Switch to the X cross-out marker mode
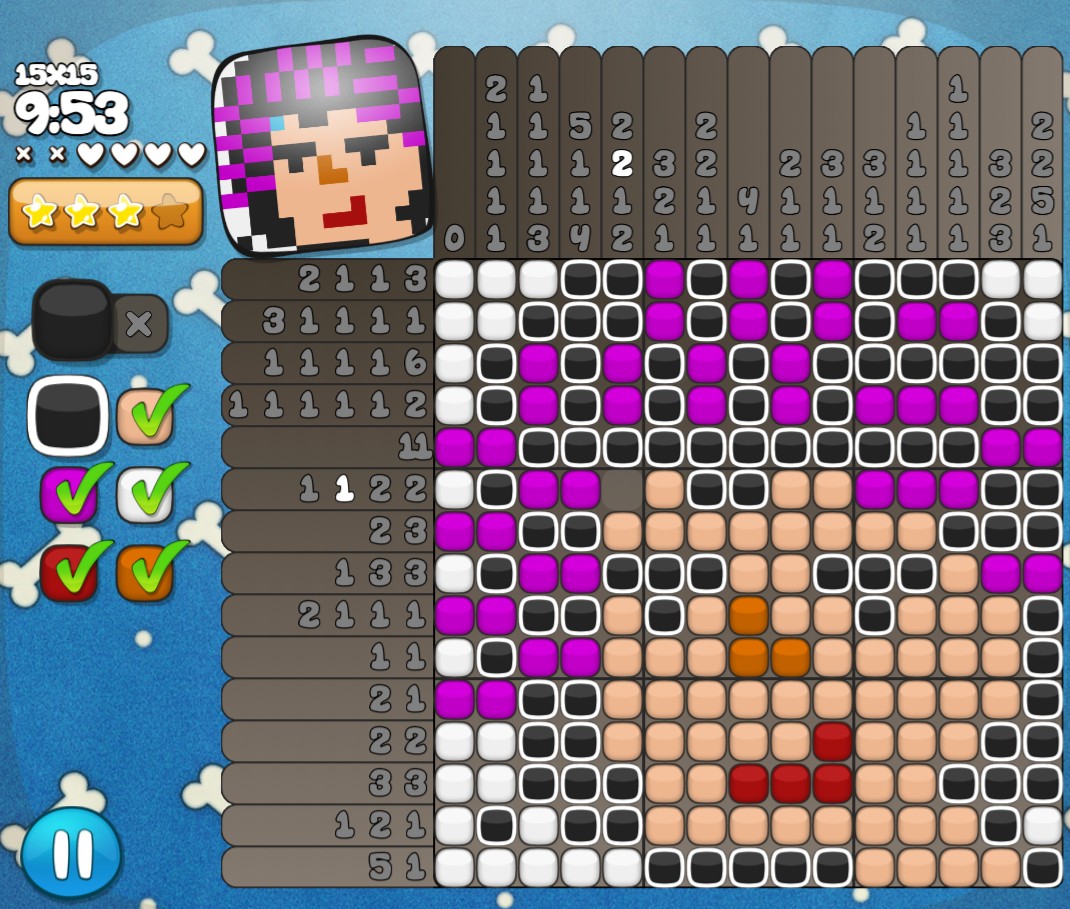The image size is (1070, 909). tap(139, 323)
